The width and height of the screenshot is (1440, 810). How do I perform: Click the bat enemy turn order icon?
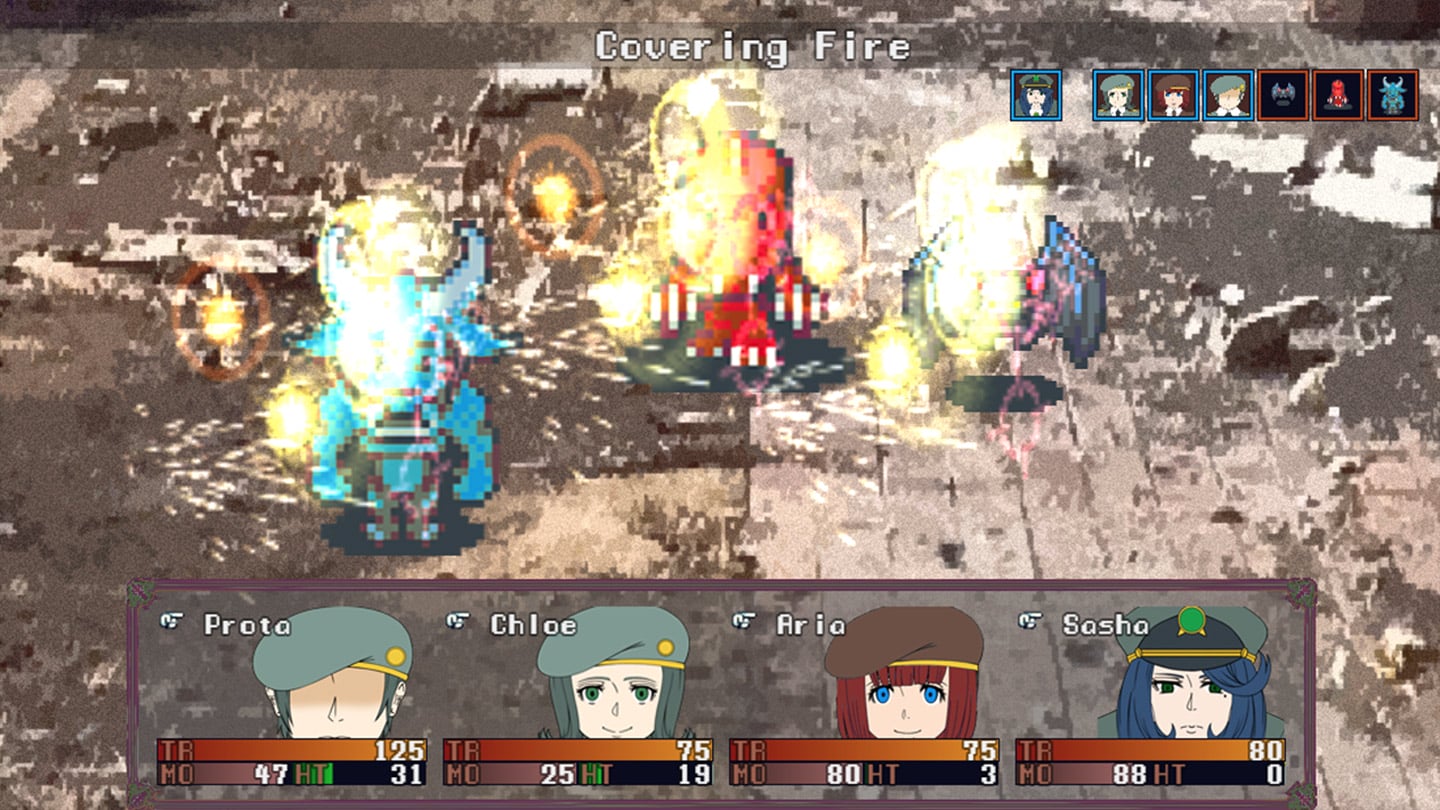coord(1283,95)
